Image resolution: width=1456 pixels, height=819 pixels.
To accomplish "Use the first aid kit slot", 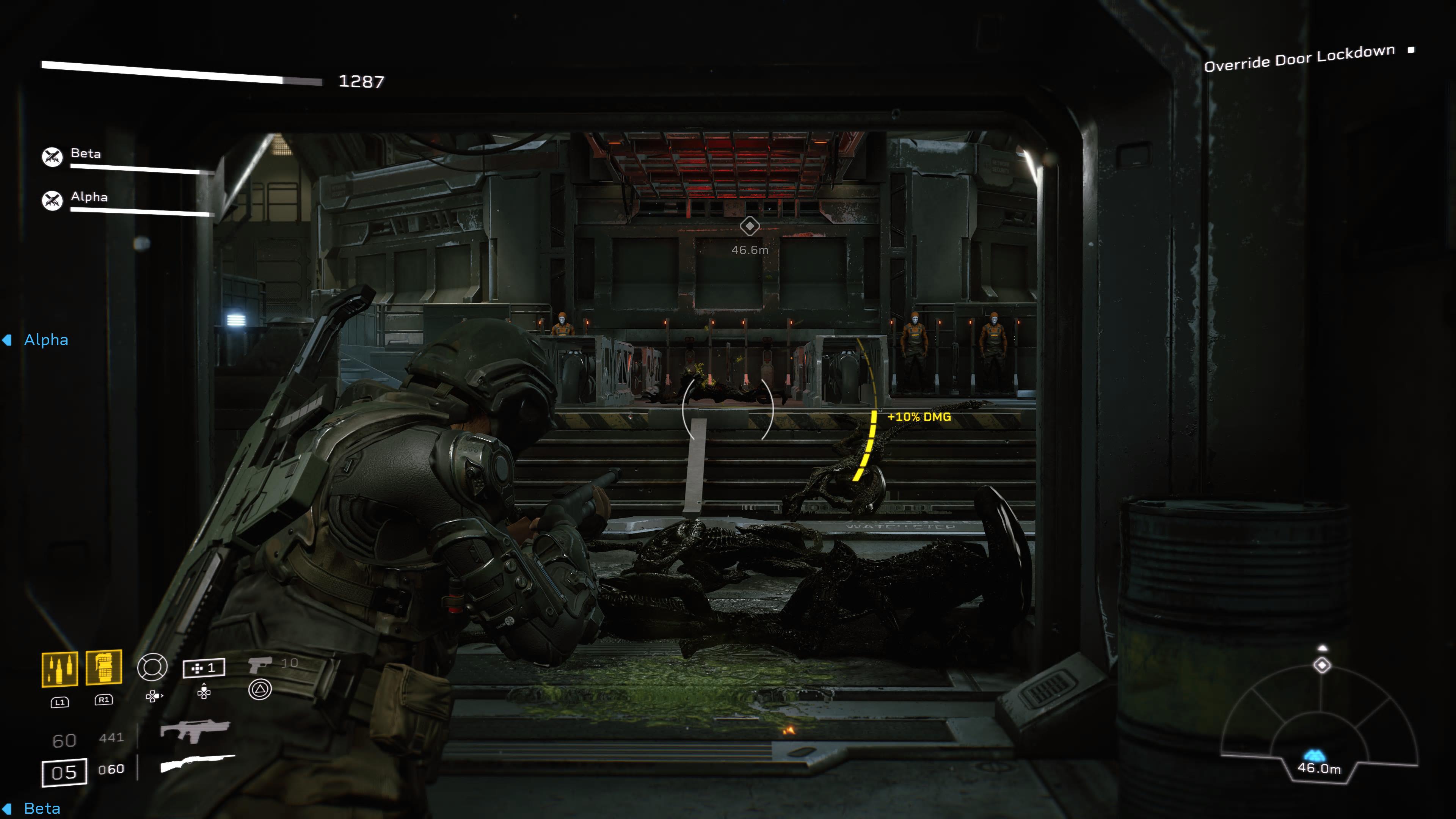I will (204, 668).
